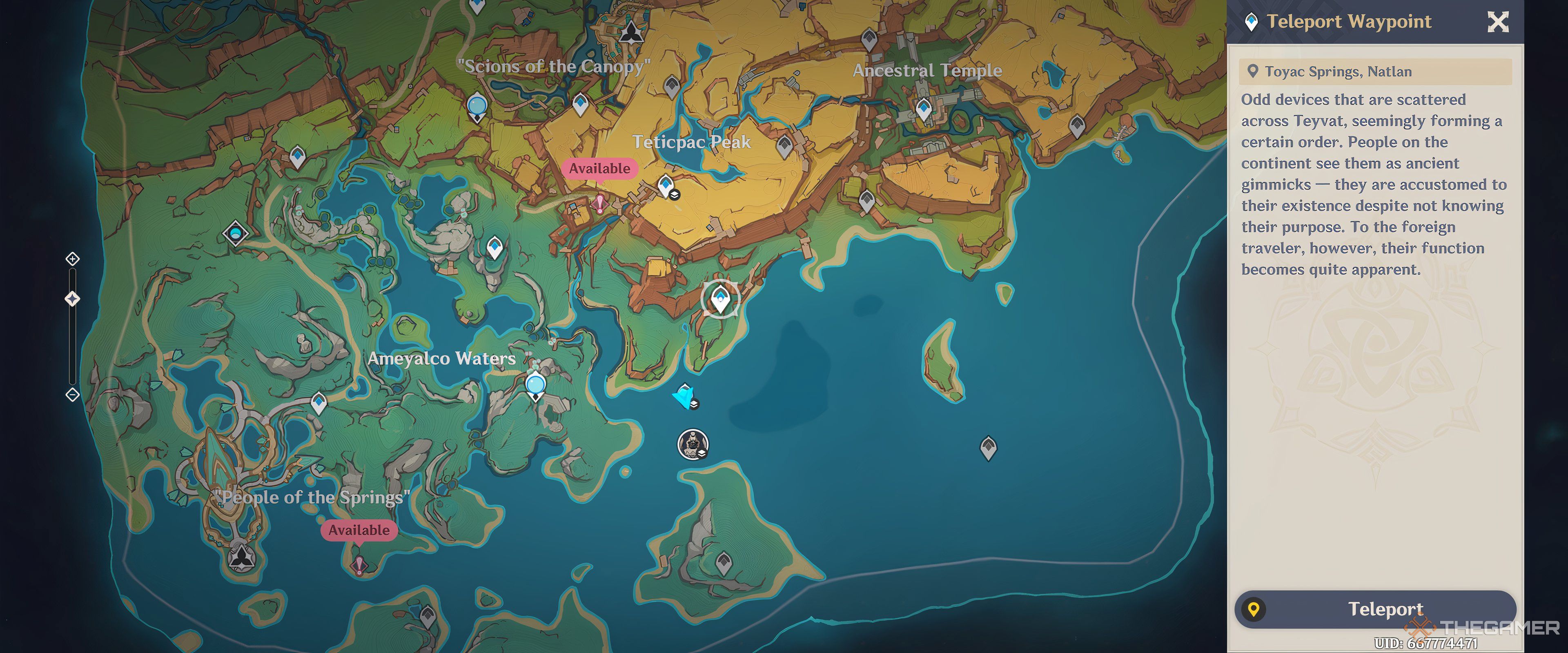Select the highlighted Toyac Springs waypoint marker
Viewport: 1568px width, 653px height.
[721, 299]
